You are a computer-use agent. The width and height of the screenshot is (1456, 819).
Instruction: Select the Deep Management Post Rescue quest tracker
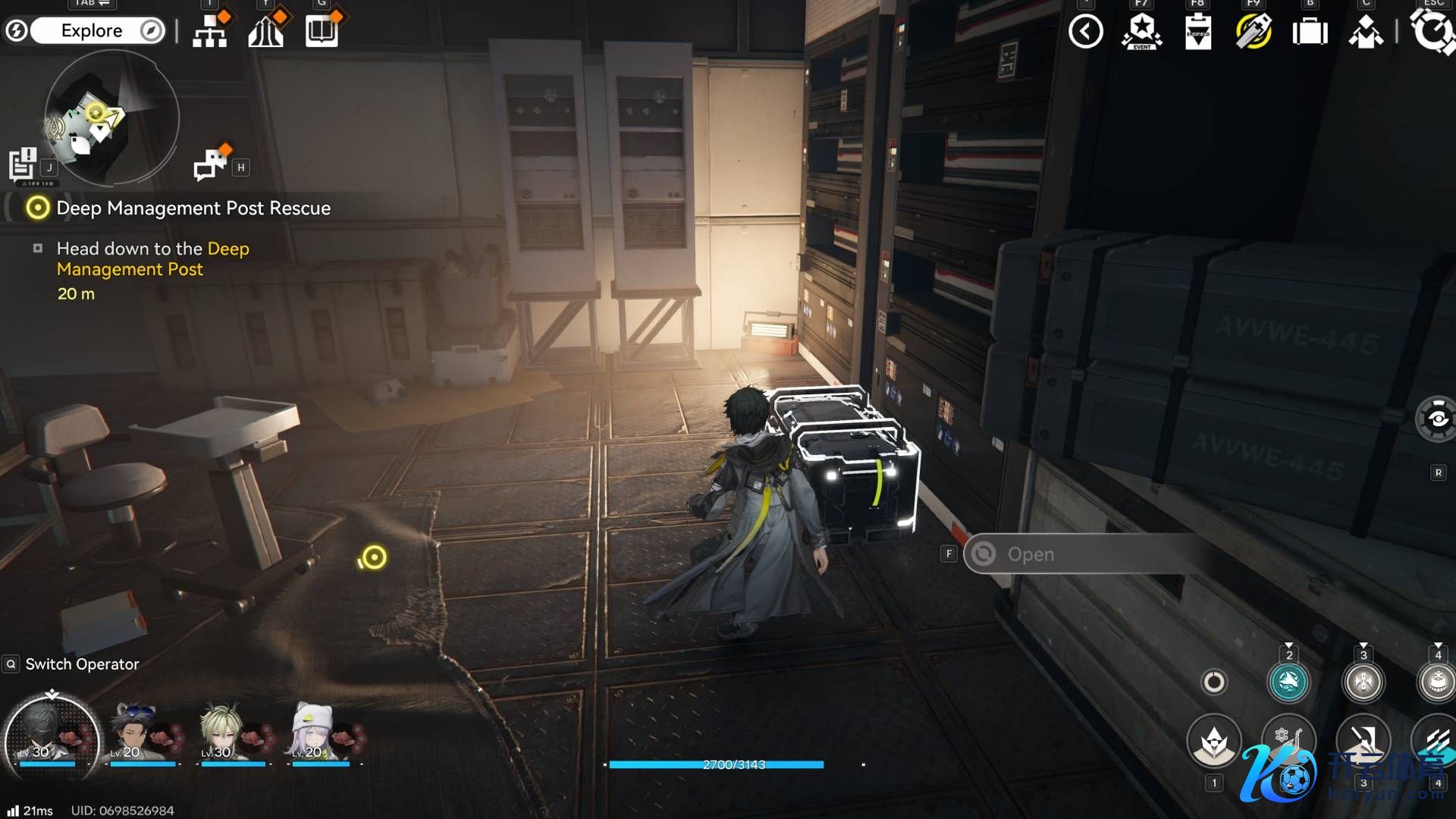click(193, 209)
